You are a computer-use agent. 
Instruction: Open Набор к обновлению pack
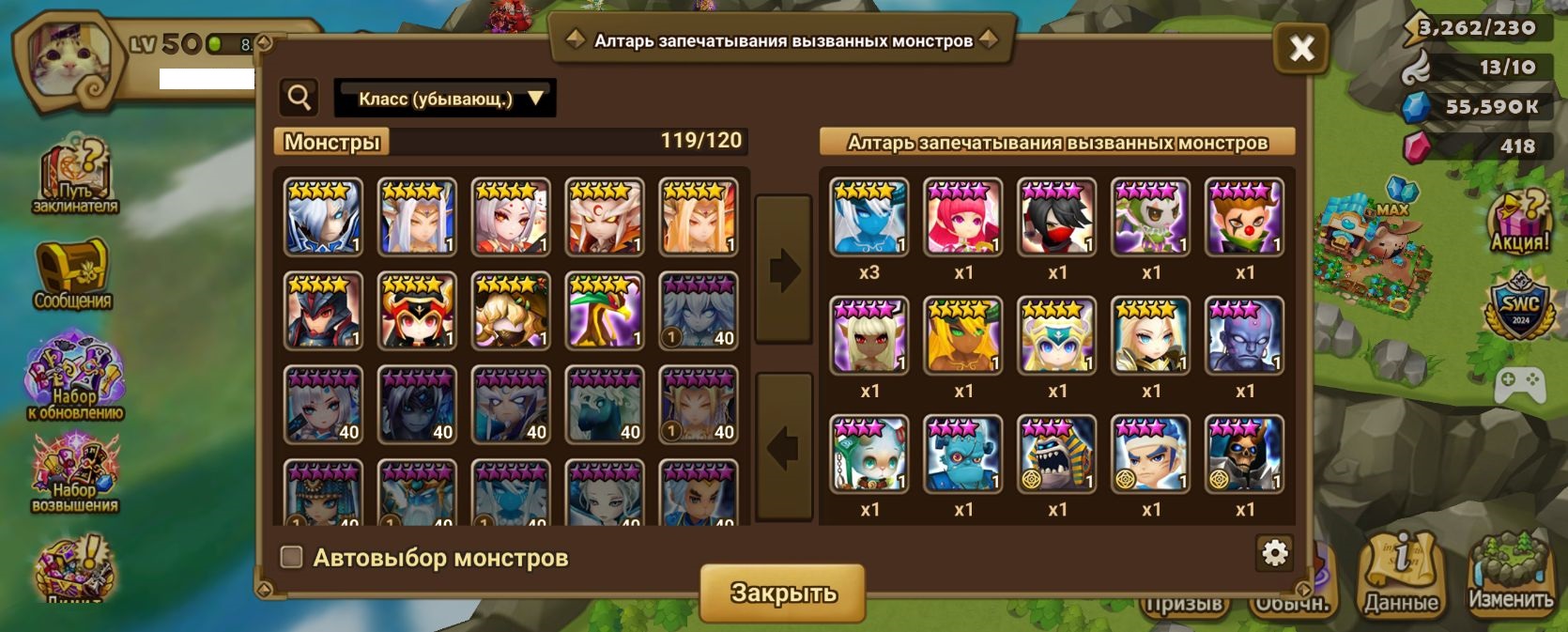click(x=74, y=378)
